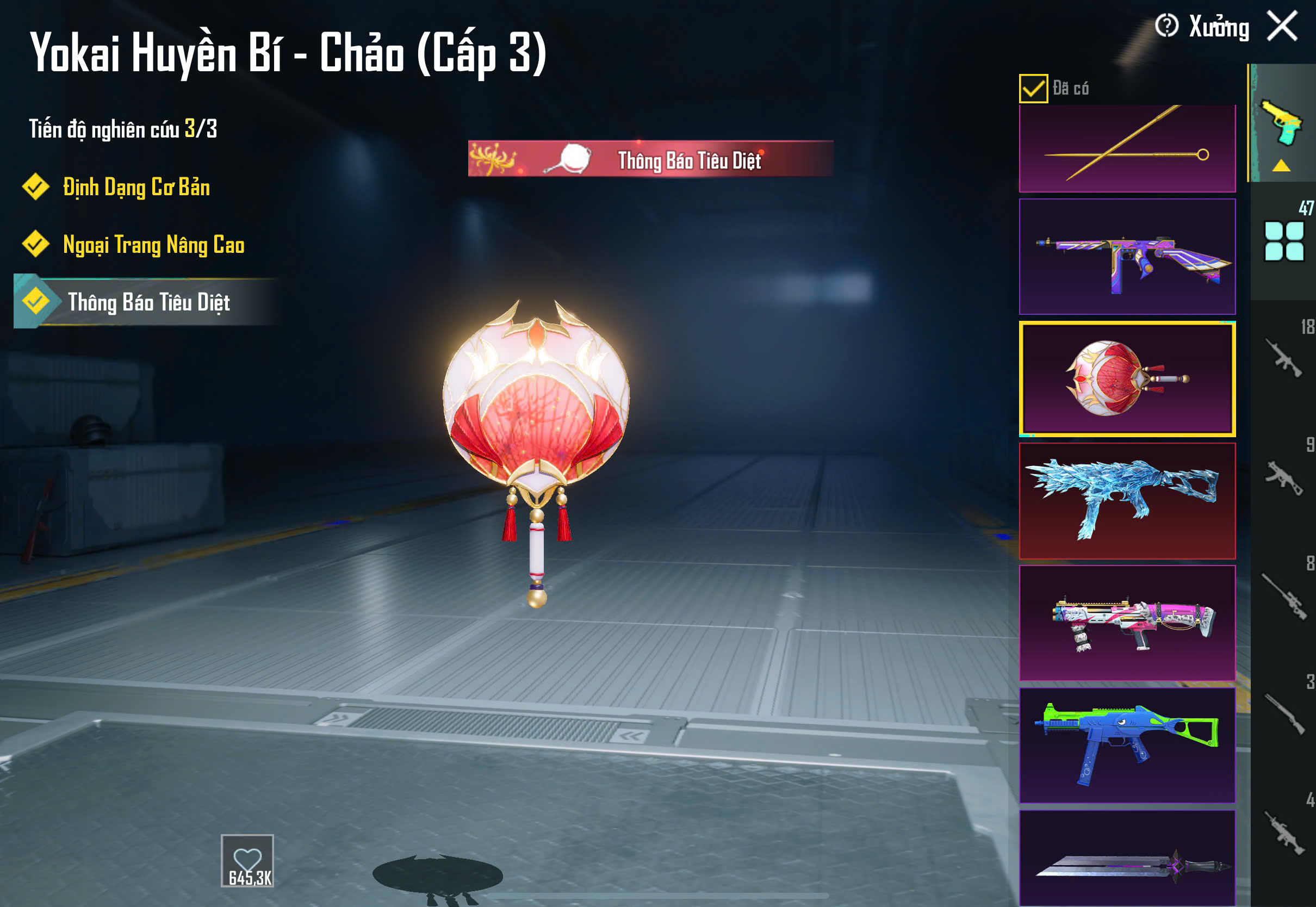This screenshot has width=1316, height=907.
Task: Select the Định Dạng Cơ Bản research stage
Action: tap(136, 188)
